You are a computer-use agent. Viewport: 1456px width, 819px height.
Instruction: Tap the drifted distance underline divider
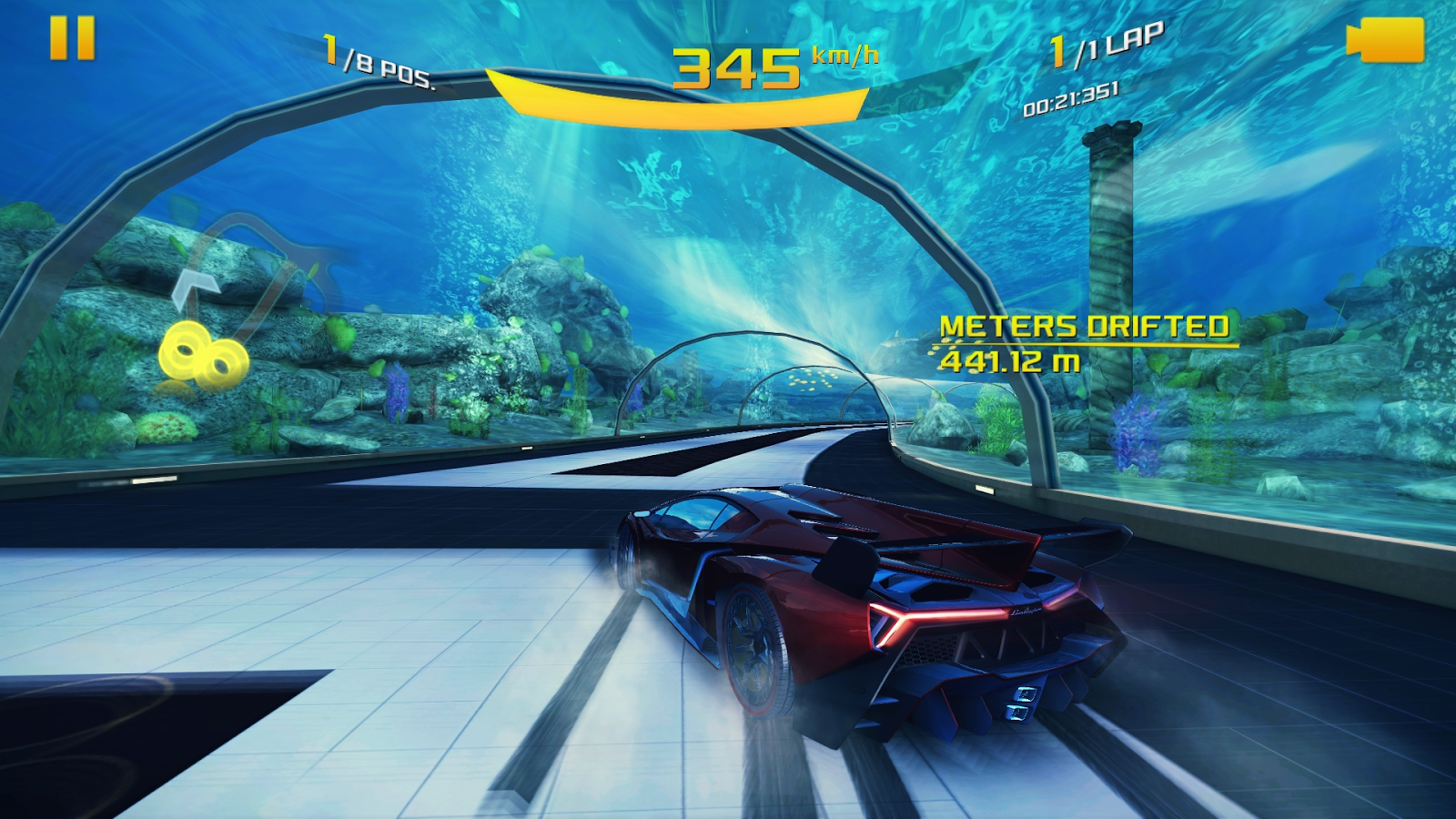(x=1087, y=343)
